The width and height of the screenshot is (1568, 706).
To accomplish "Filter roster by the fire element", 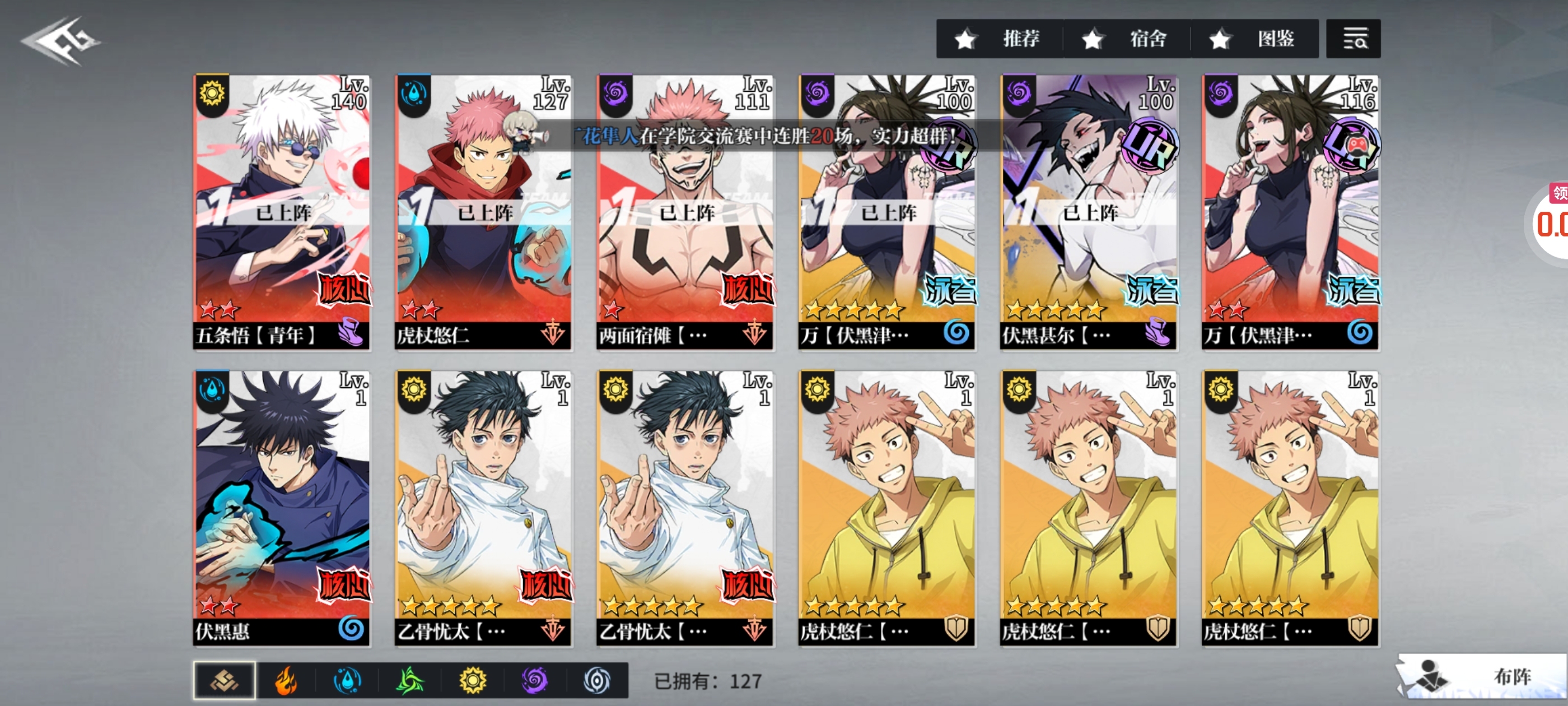I will pyautogui.click(x=286, y=680).
